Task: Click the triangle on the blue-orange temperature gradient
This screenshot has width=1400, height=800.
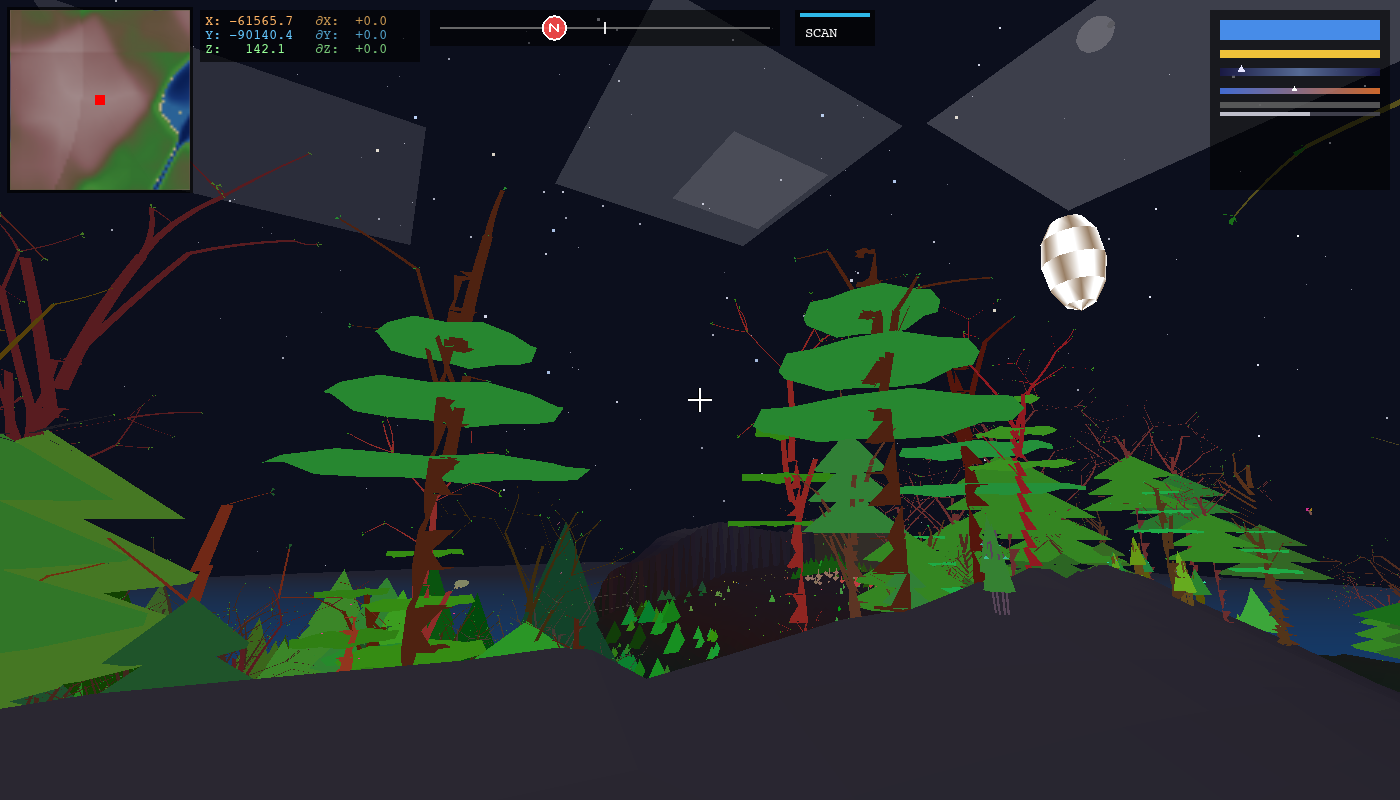Action: click(1294, 87)
